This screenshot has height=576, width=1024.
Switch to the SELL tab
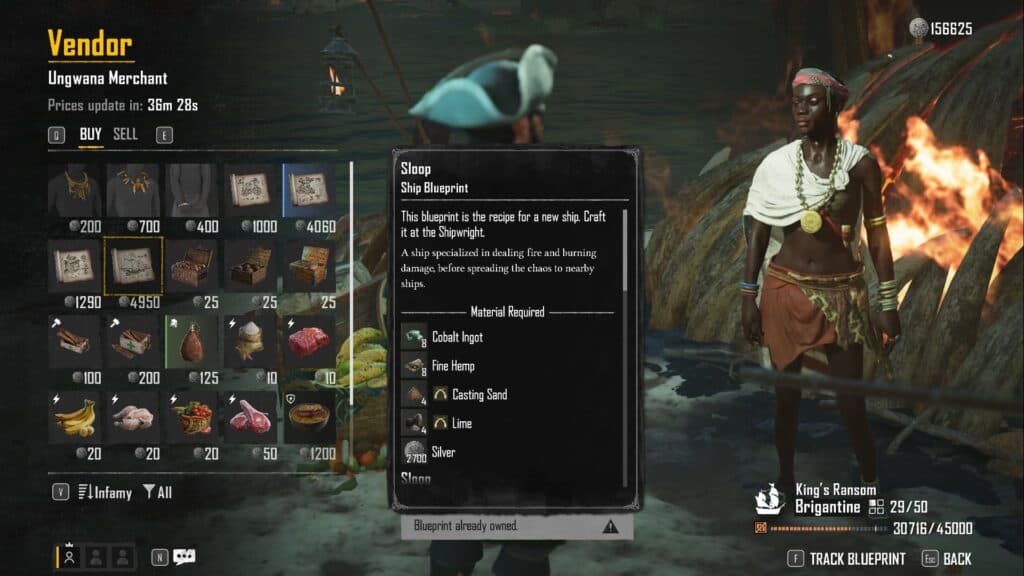coord(125,134)
